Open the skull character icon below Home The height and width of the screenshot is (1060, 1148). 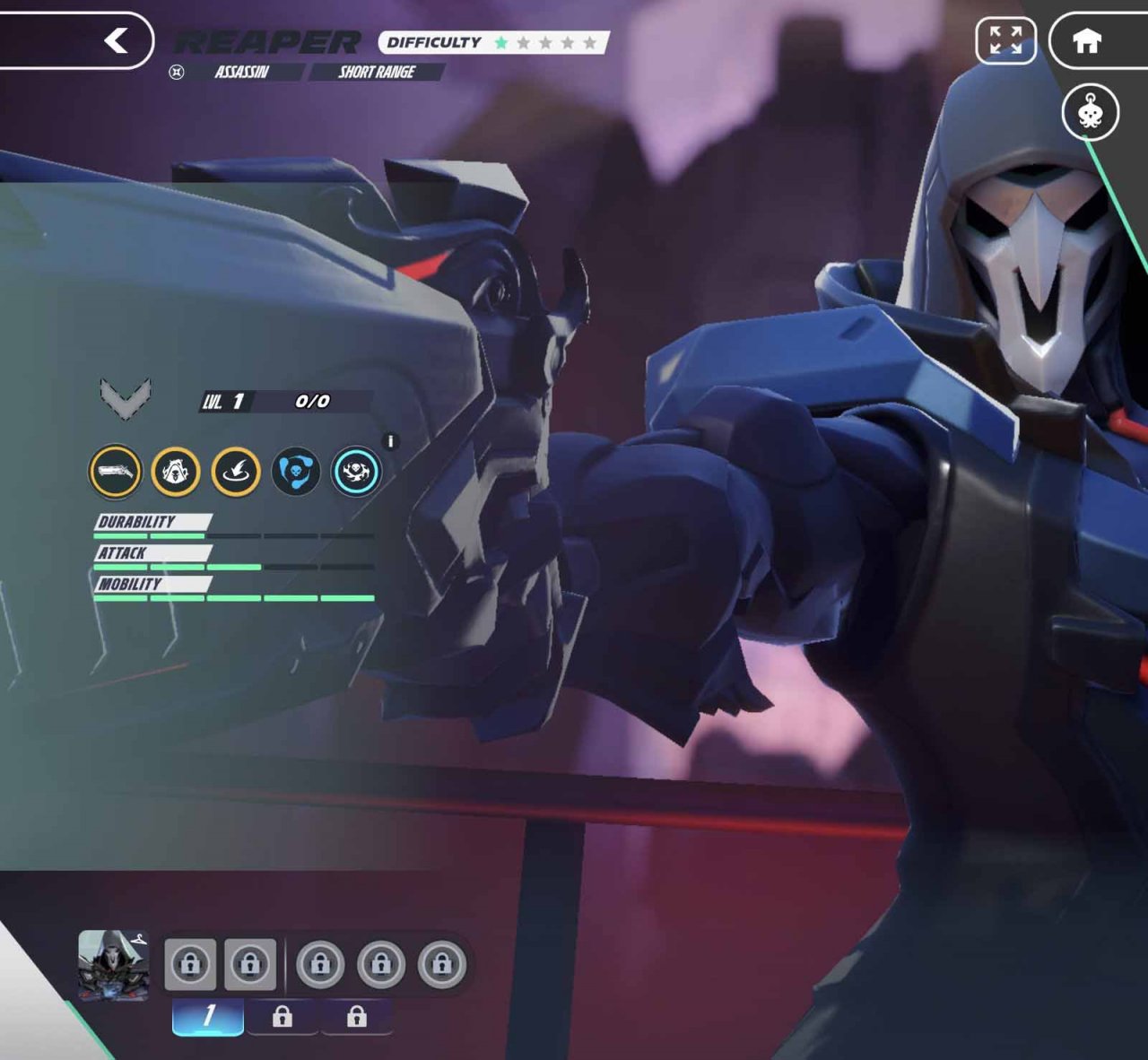click(x=1091, y=112)
